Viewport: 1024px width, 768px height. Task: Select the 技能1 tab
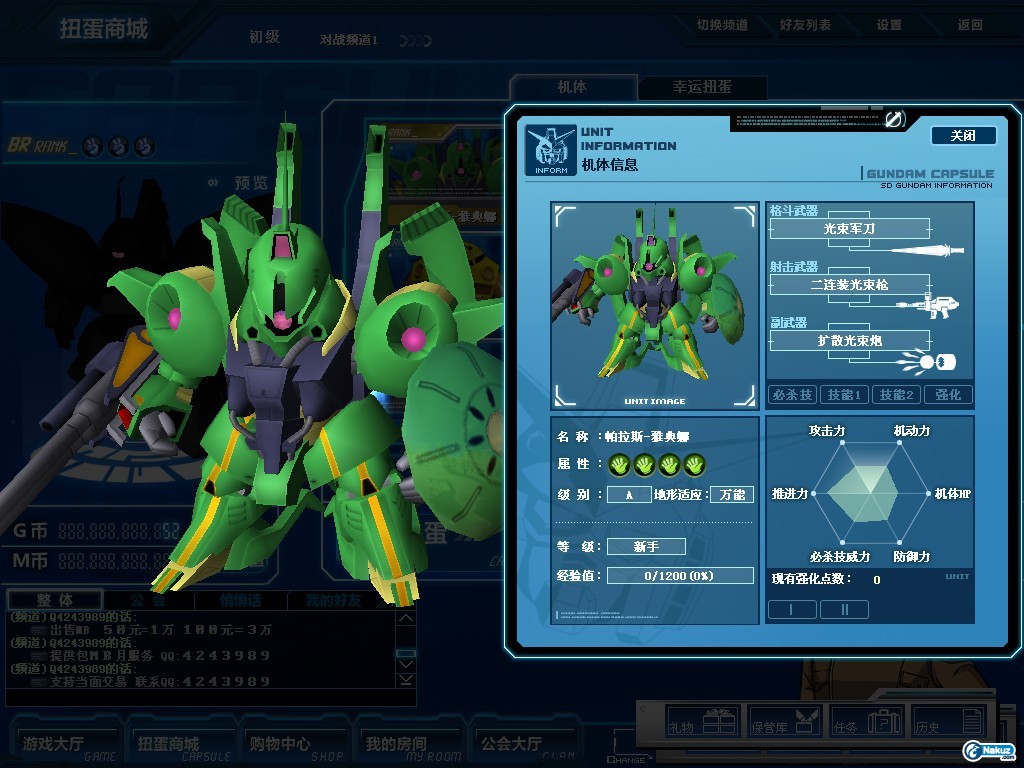pos(844,395)
